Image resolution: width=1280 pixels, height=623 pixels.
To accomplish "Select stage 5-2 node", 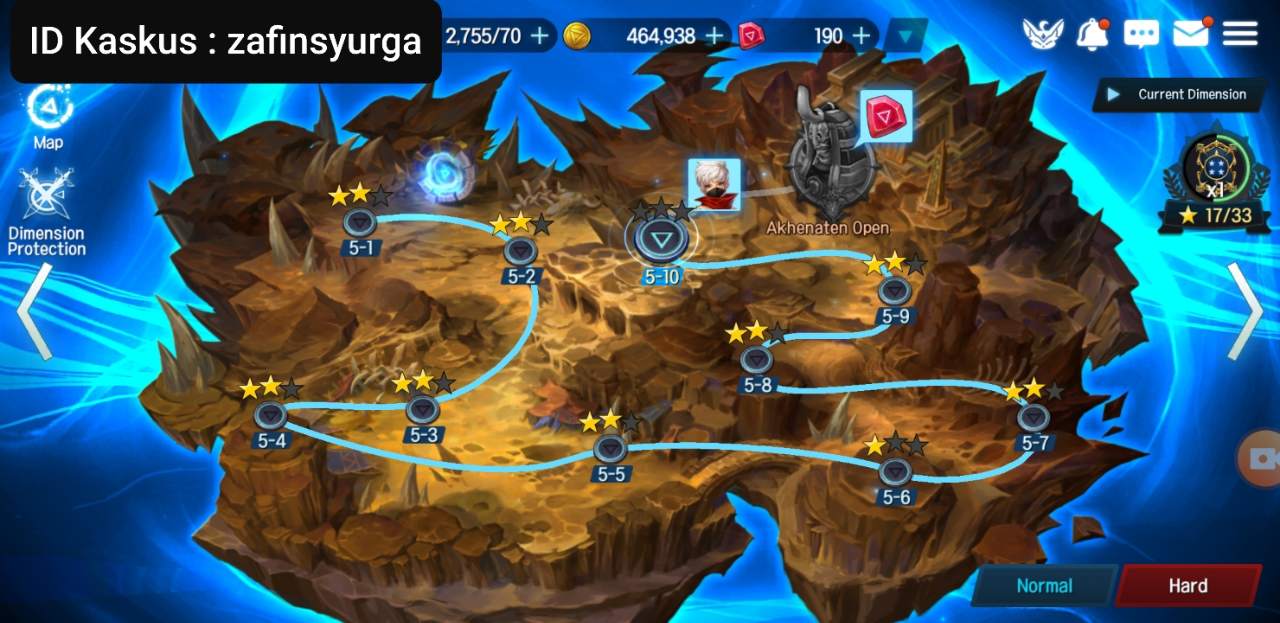I will click(x=520, y=250).
